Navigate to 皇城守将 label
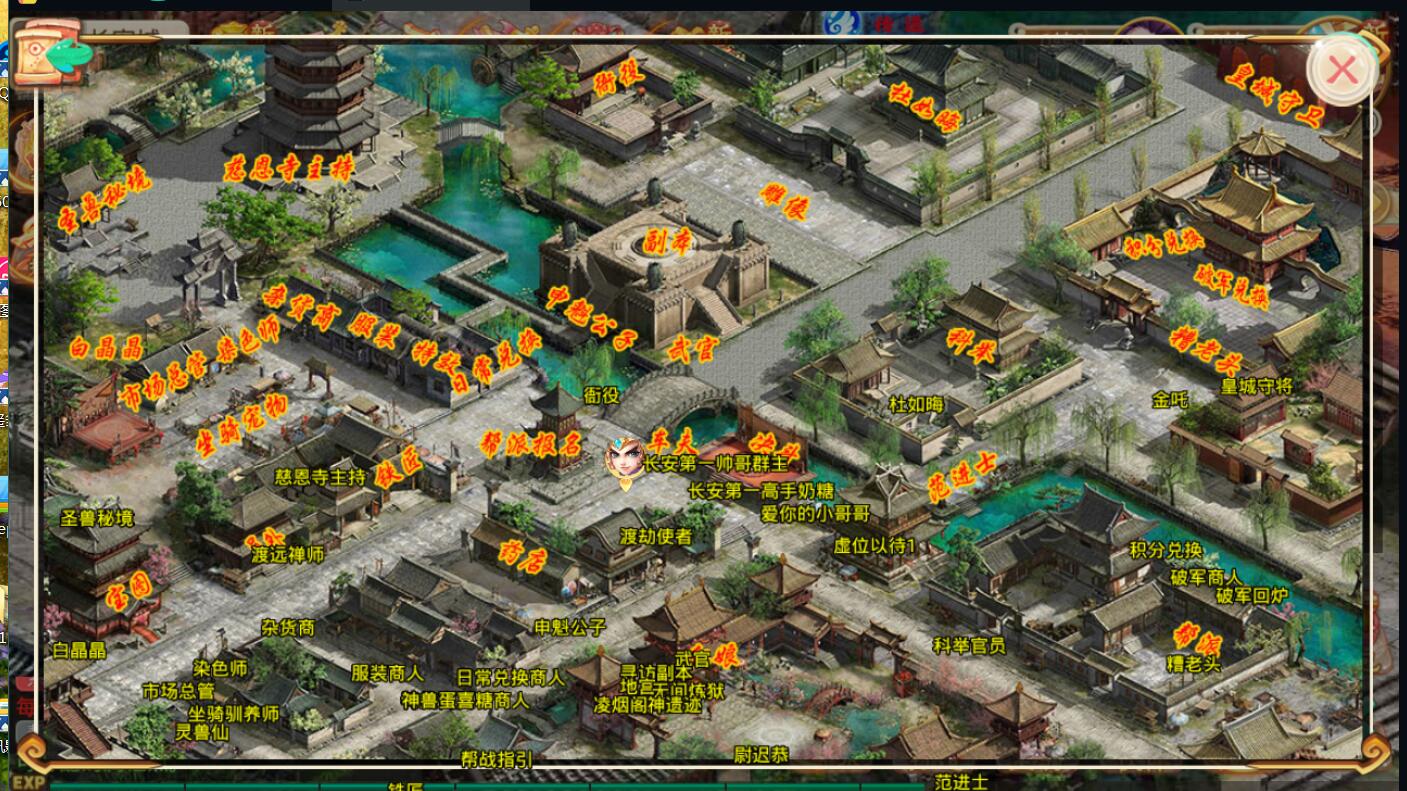This screenshot has height=791, width=1407. coord(1256,386)
